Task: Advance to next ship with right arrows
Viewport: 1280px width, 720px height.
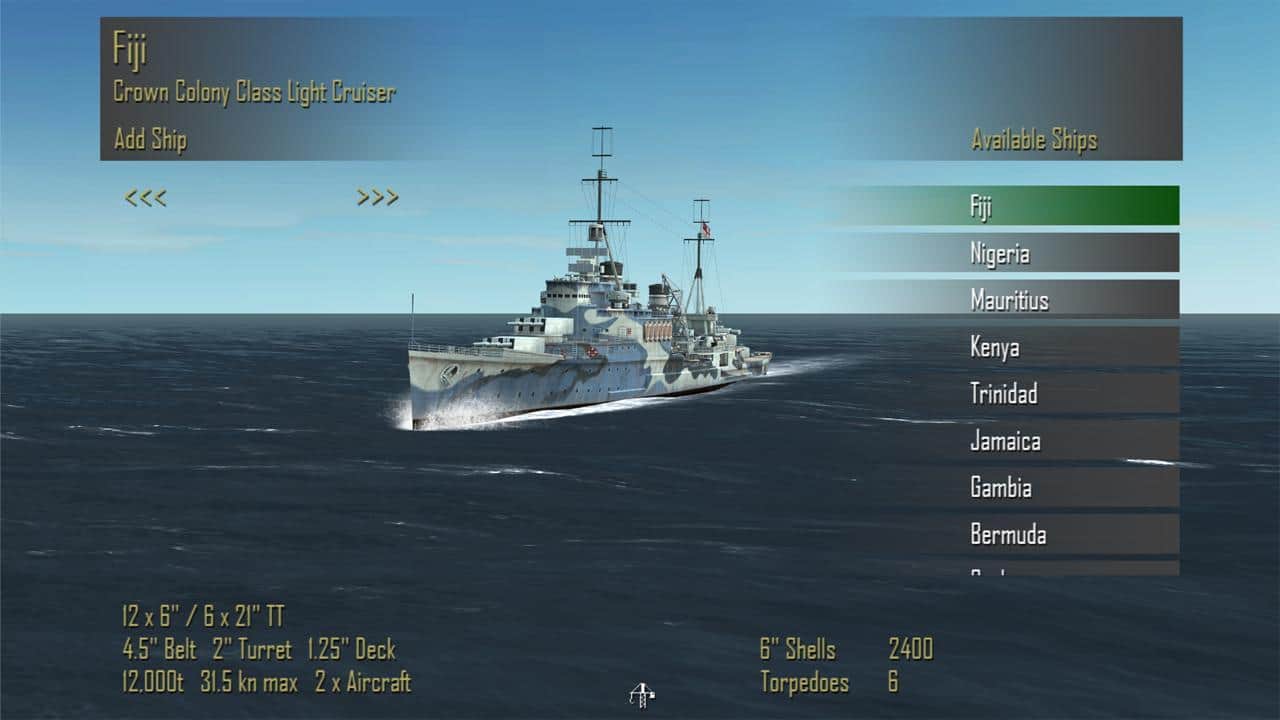Action: (378, 198)
